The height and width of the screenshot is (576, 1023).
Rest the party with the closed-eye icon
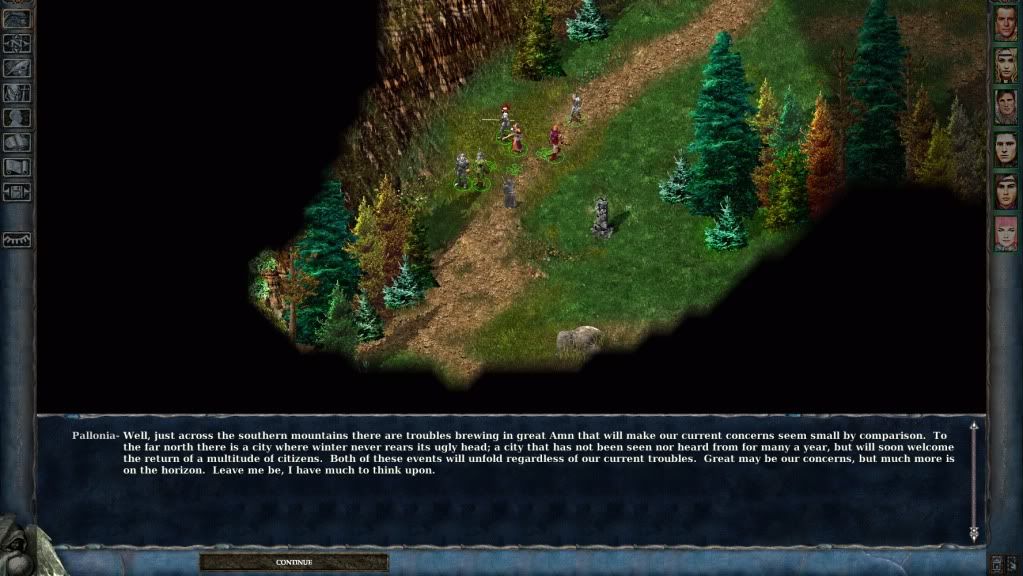pos(17,240)
